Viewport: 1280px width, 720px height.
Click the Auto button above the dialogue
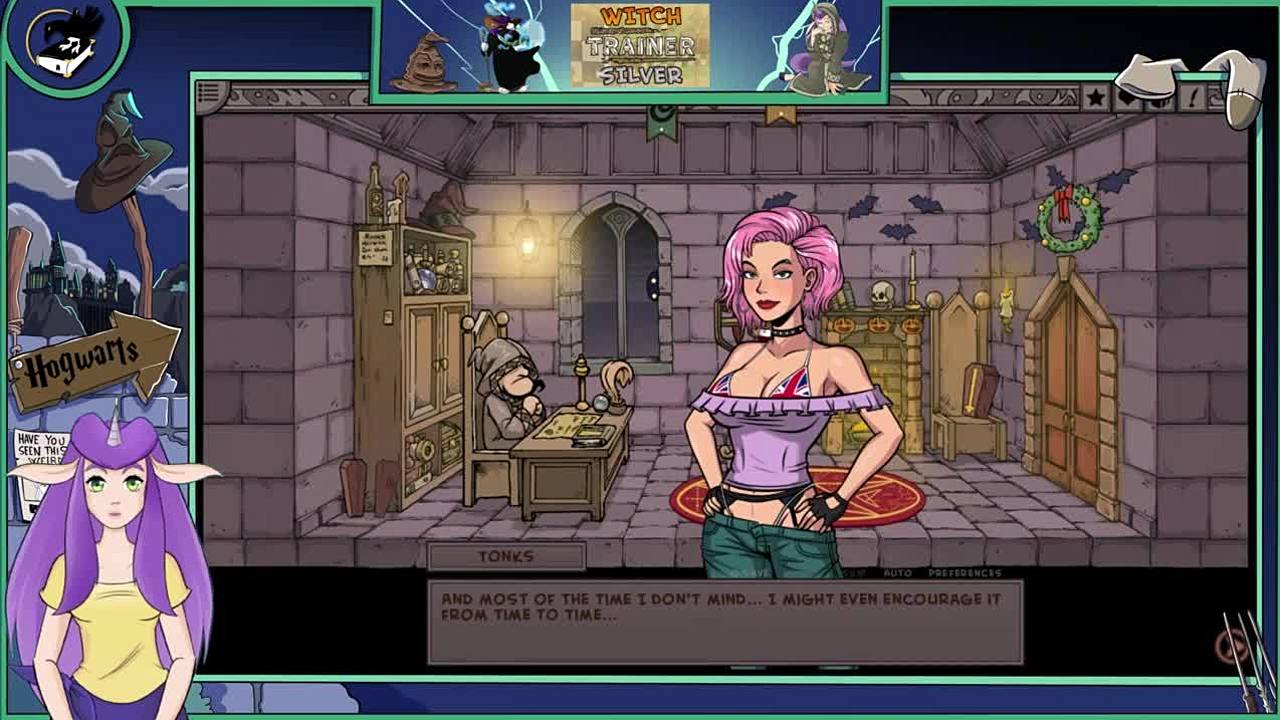[x=897, y=573]
